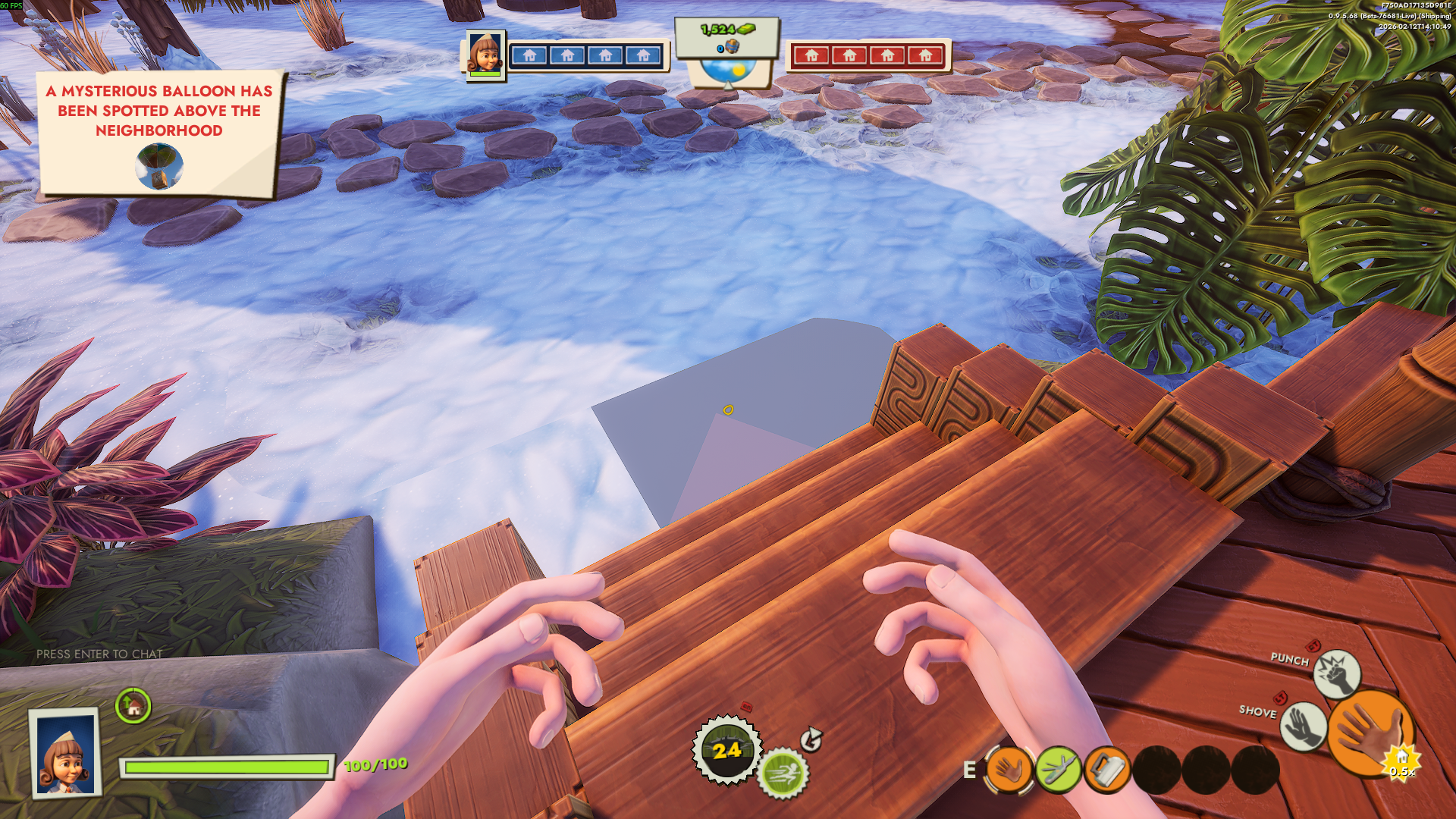The width and height of the screenshot is (1456, 819).
Task: Click the balloon picture in the notification
Action: tap(159, 167)
